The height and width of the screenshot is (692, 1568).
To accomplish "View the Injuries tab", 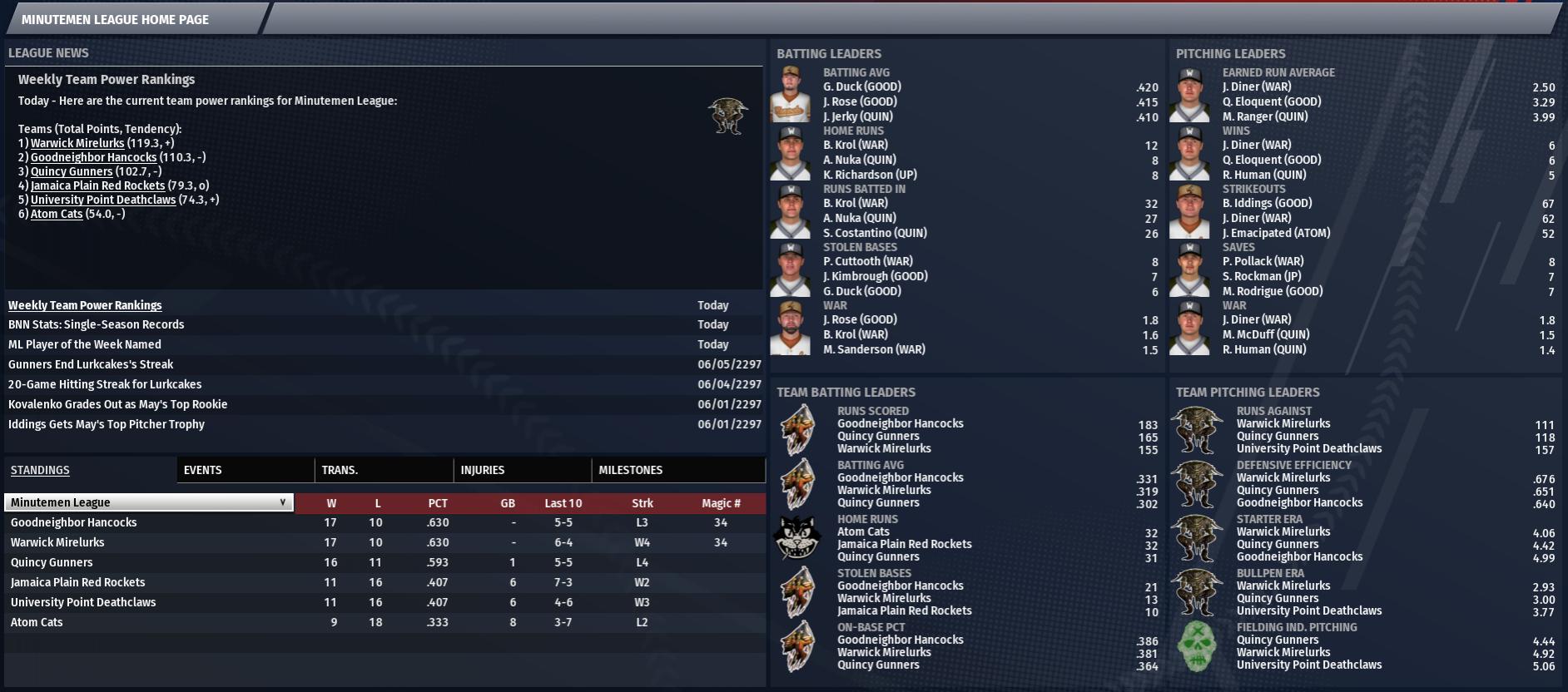I will 483,470.
